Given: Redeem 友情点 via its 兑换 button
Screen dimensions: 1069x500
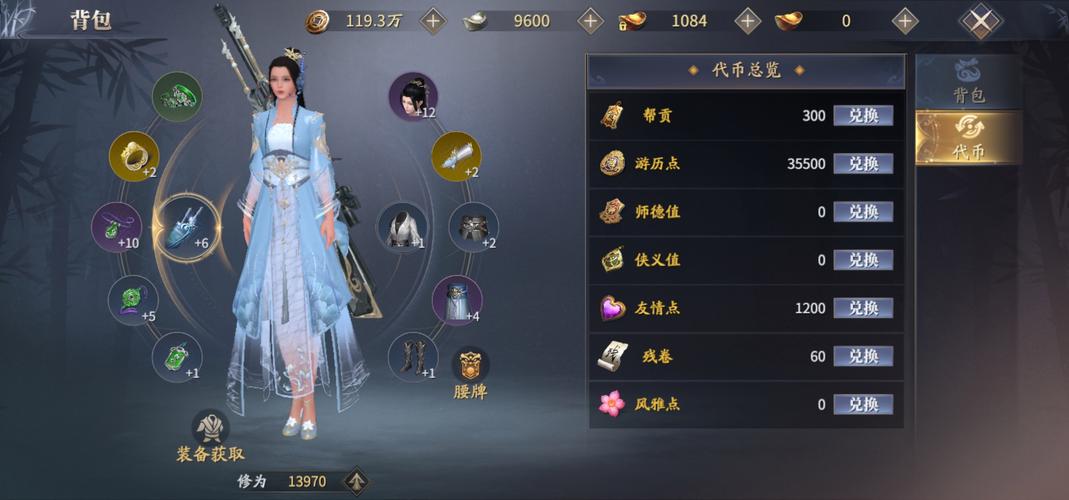Looking at the screenshot, I should point(863,308).
